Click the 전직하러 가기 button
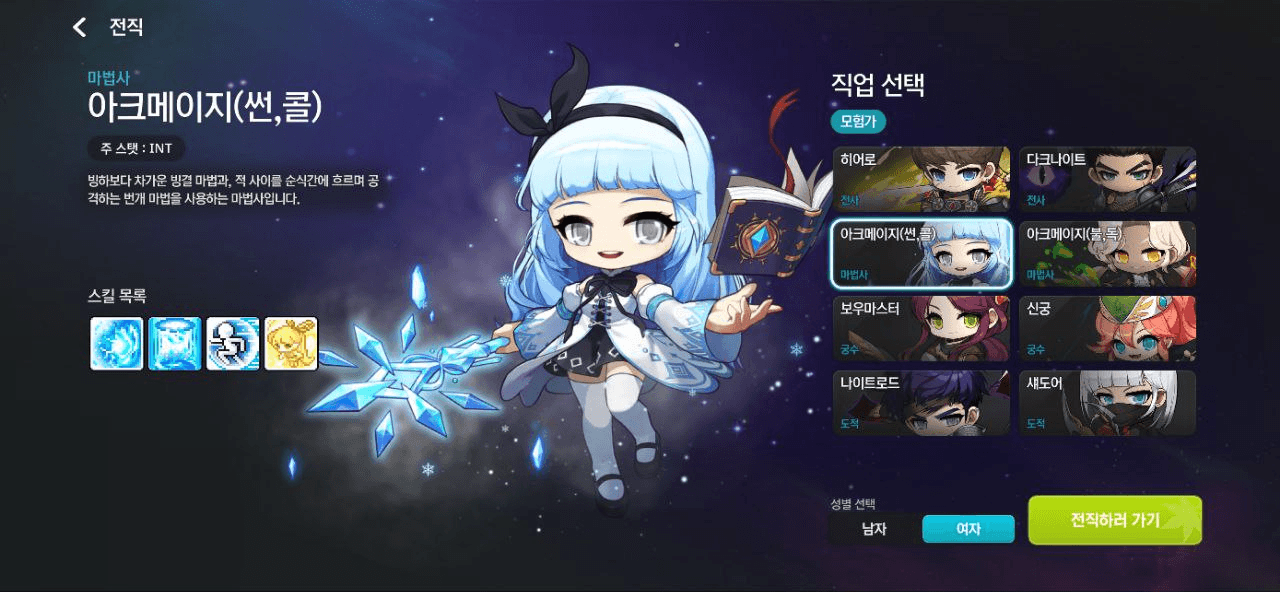 (x=1115, y=520)
